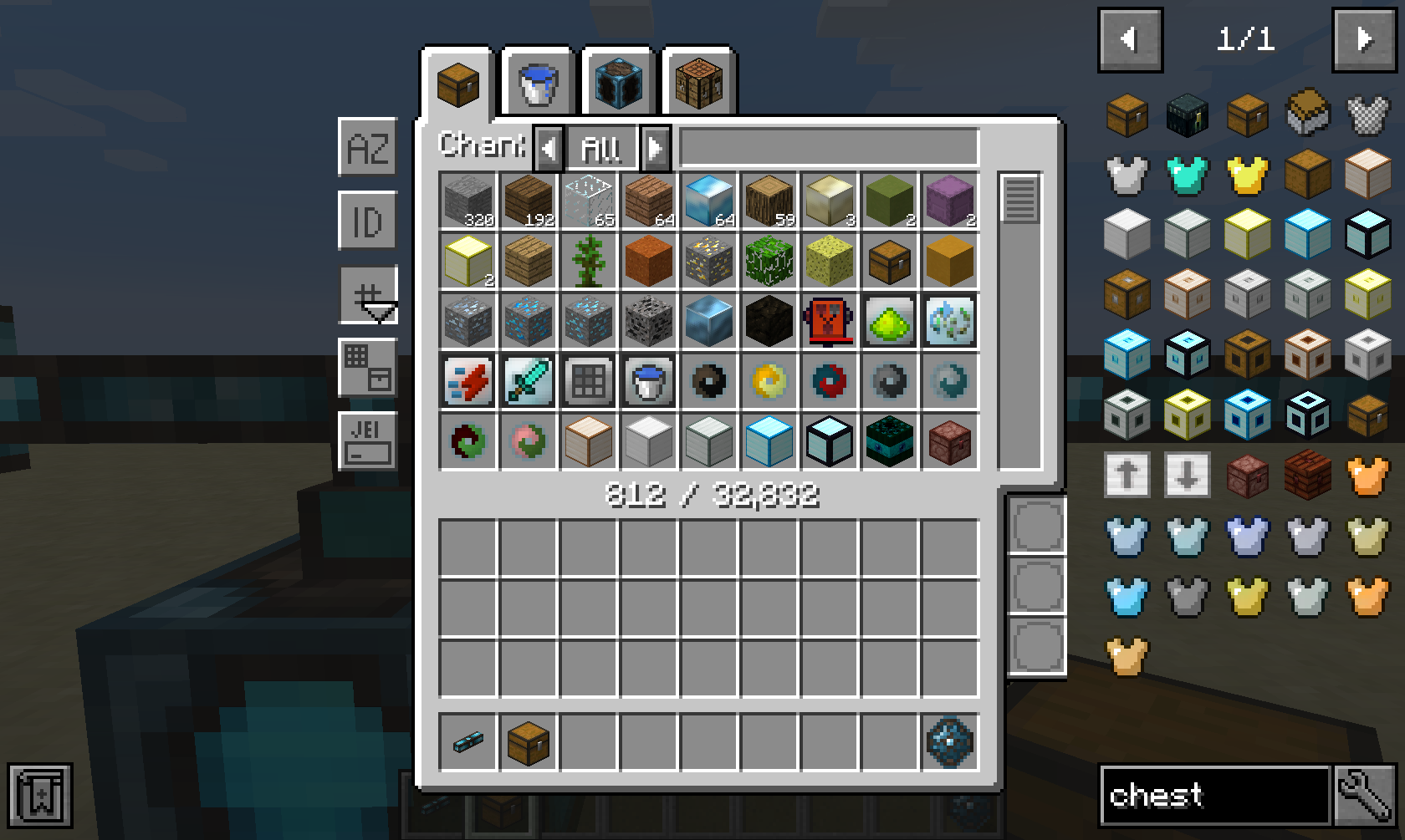
Task: Click the ID sort button
Action: [x=368, y=221]
